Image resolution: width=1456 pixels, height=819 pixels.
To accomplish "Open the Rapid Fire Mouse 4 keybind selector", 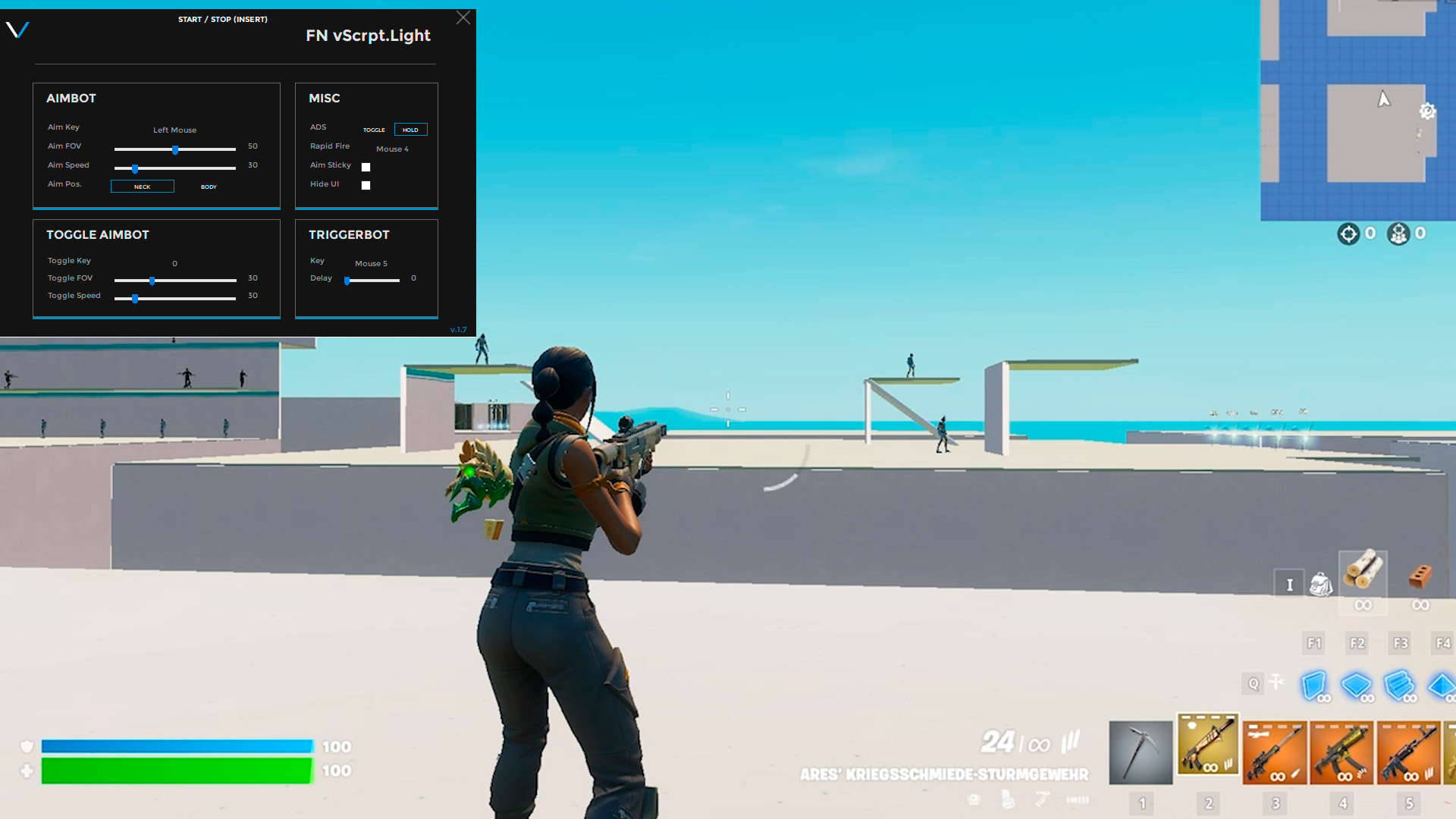I will pyautogui.click(x=391, y=149).
